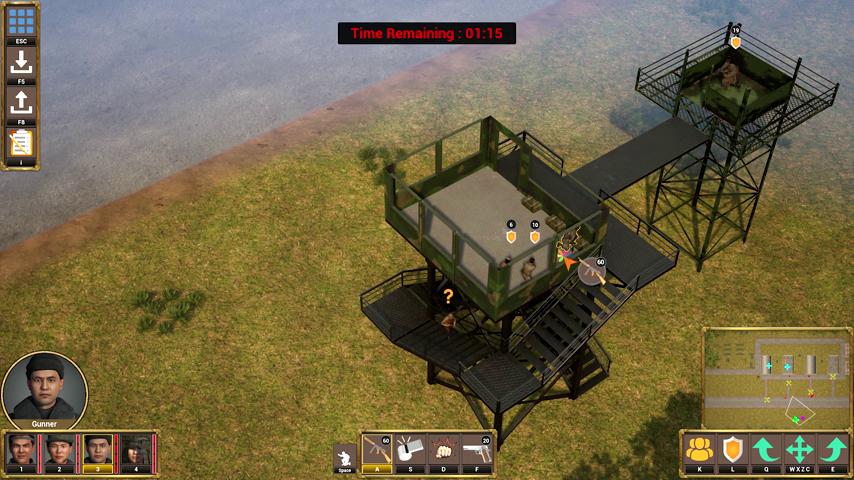Choose the fist punch attack slot
Image resolution: width=854 pixels, height=480 pixels.
443,450
